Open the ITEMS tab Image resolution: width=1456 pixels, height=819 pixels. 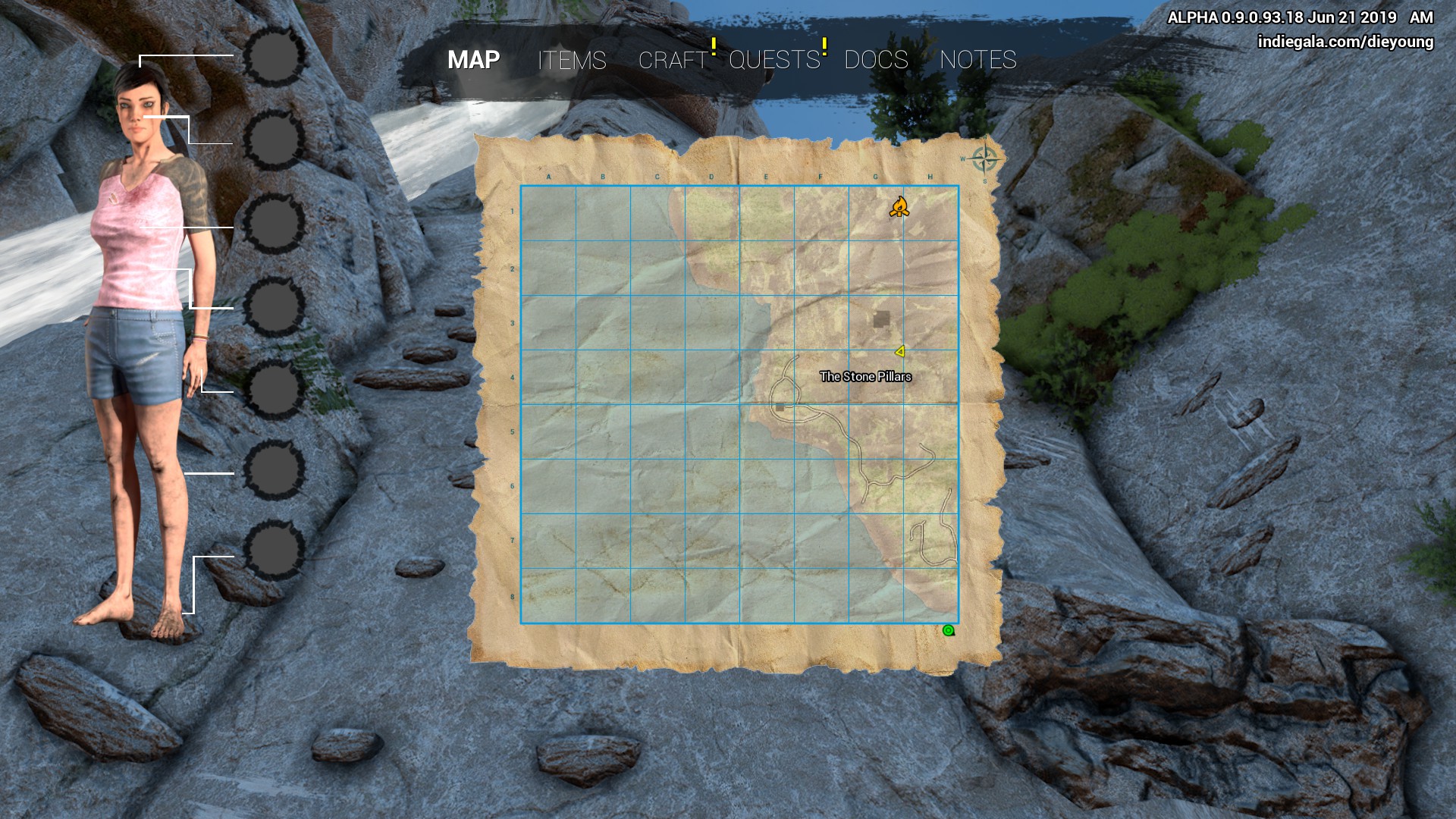coord(572,60)
